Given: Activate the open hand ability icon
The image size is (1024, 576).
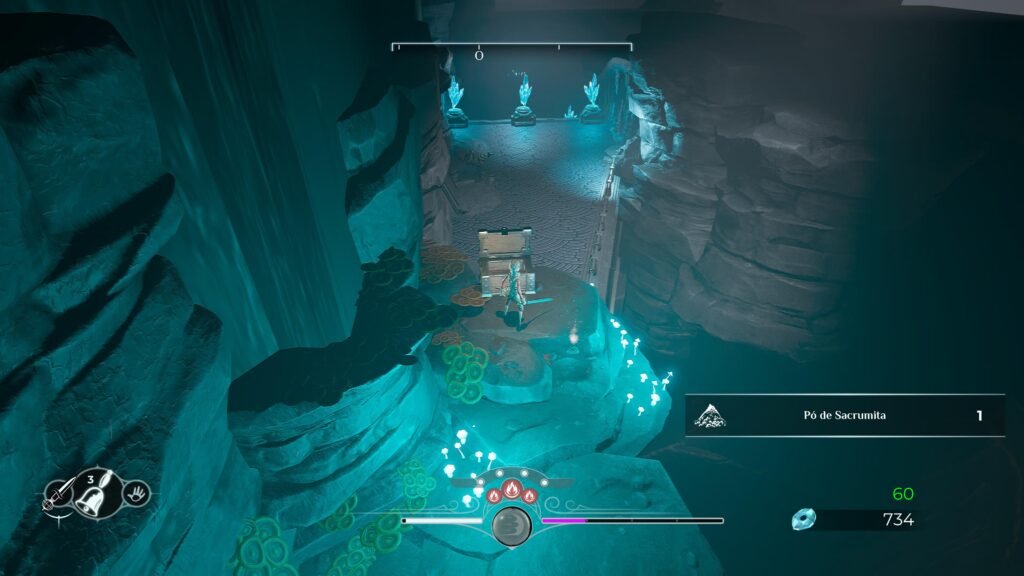Looking at the screenshot, I should (x=137, y=491).
